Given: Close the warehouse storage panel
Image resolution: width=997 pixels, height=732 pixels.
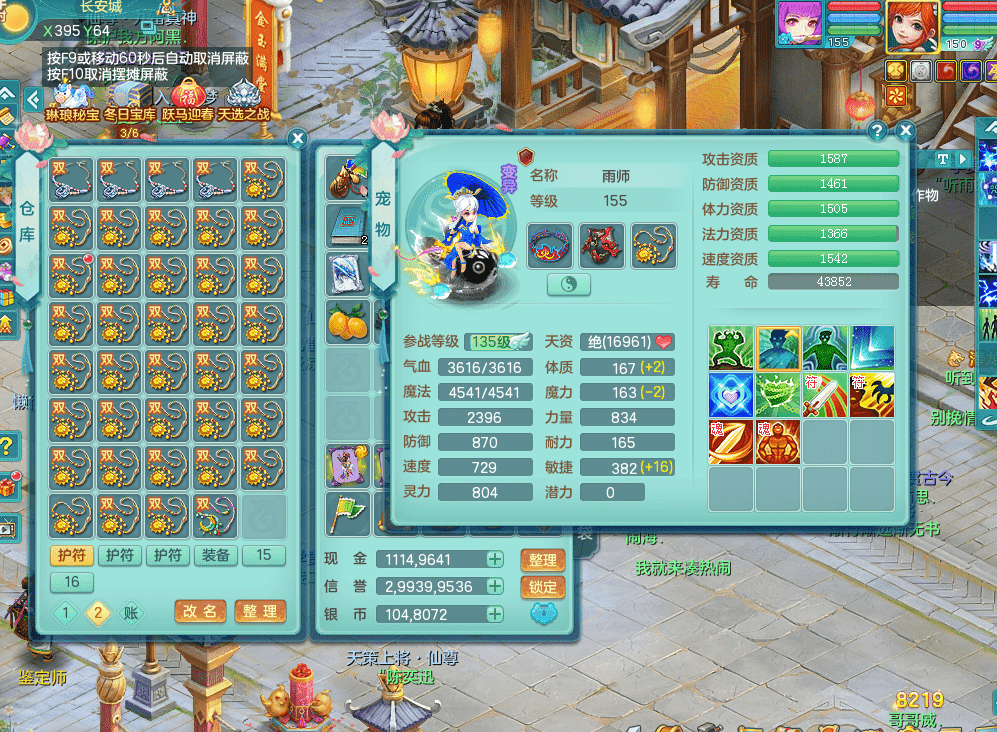Looking at the screenshot, I should click(297, 138).
